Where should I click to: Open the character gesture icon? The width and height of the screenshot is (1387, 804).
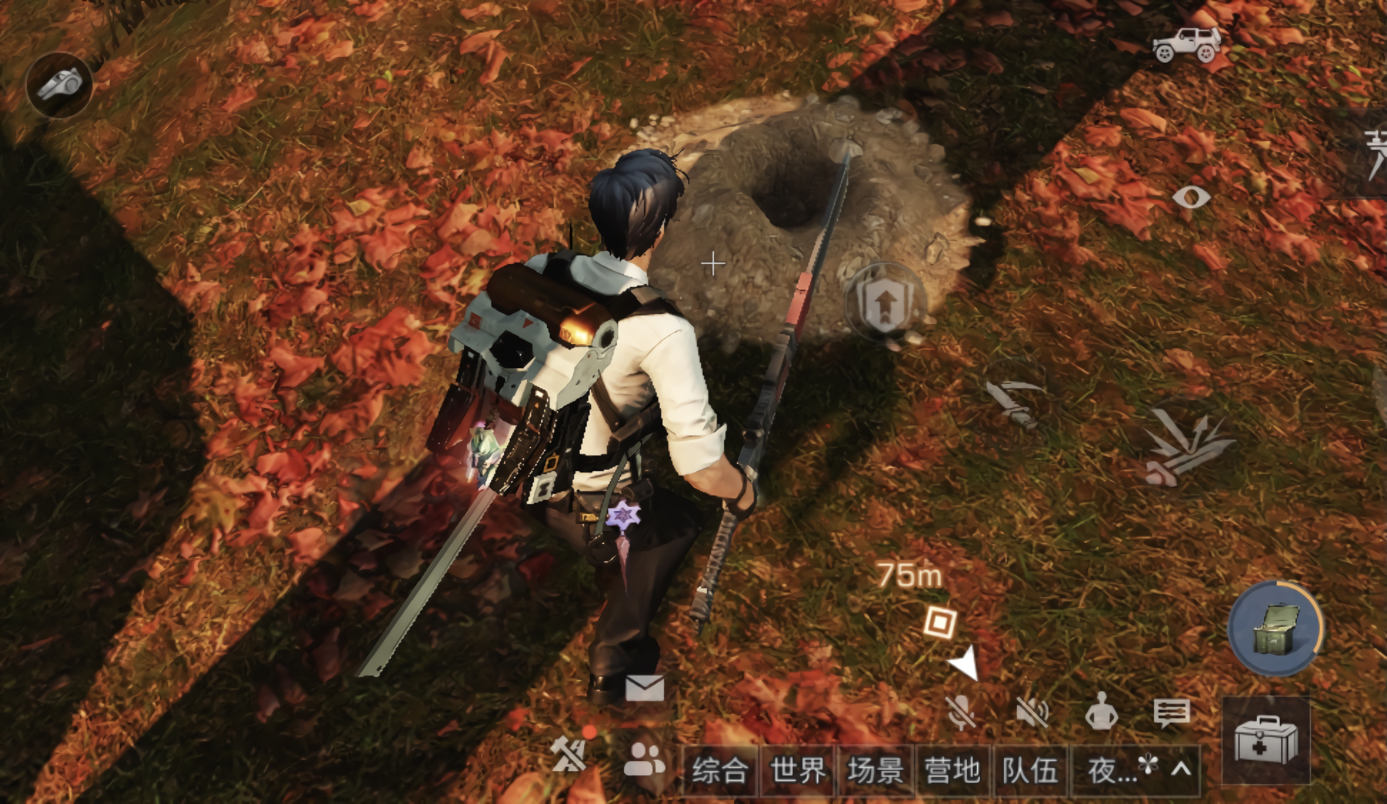click(x=1101, y=712)
